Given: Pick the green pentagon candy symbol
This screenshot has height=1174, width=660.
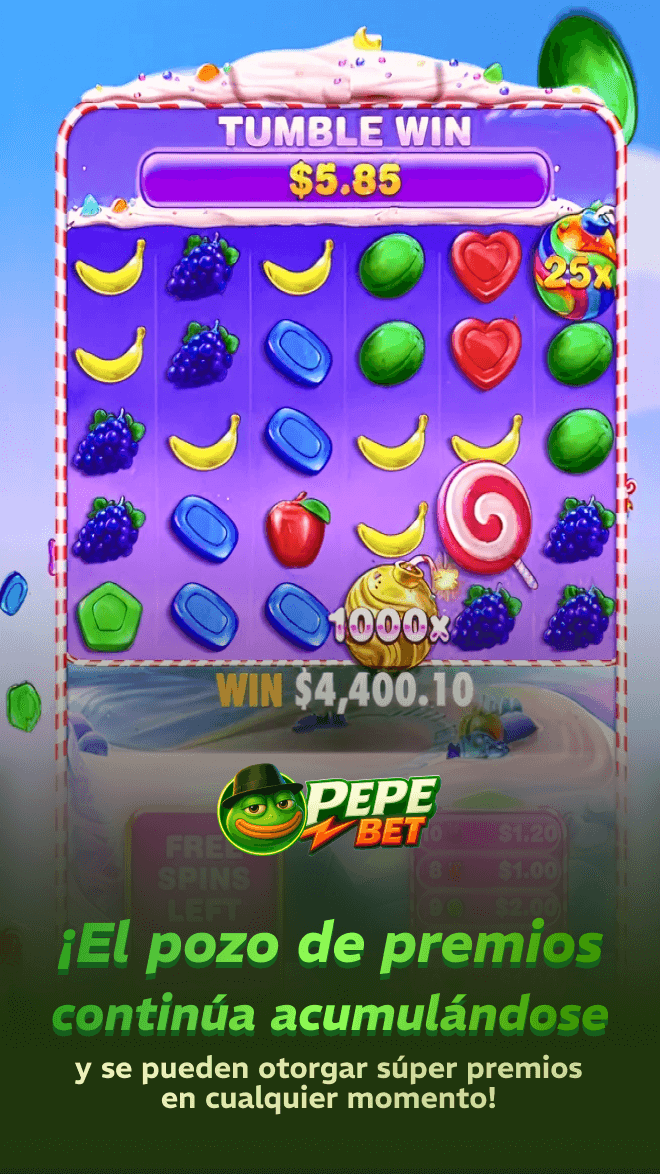Looking at the screenshot, I should (107, 615).
